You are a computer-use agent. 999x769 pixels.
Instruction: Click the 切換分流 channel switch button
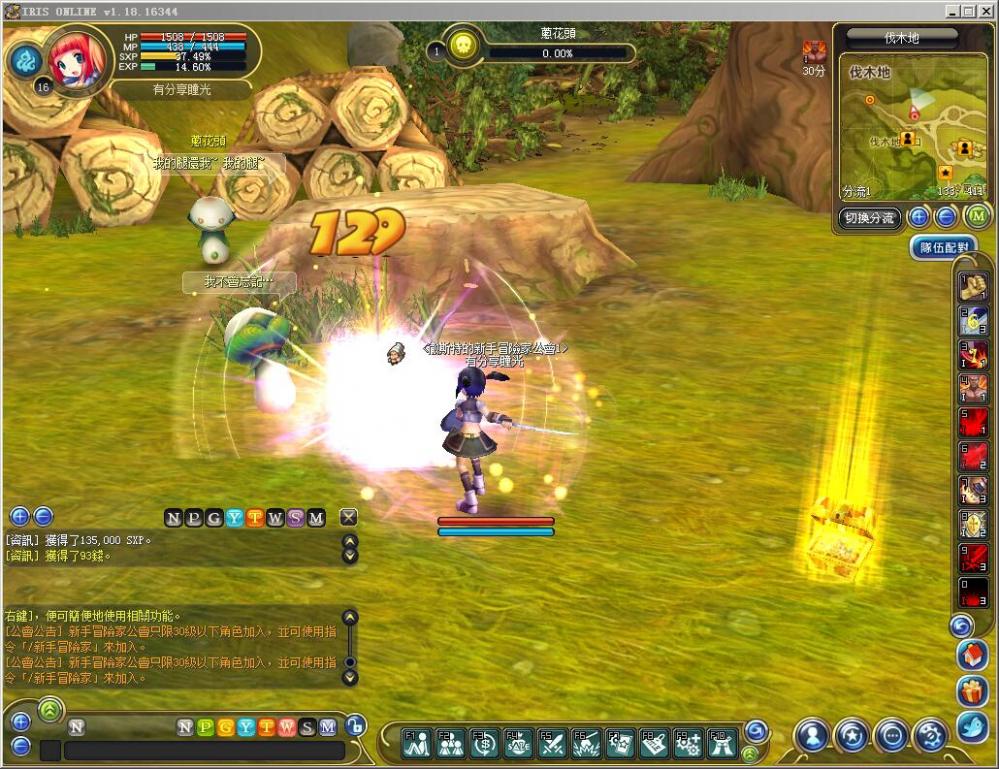(869, 217)
